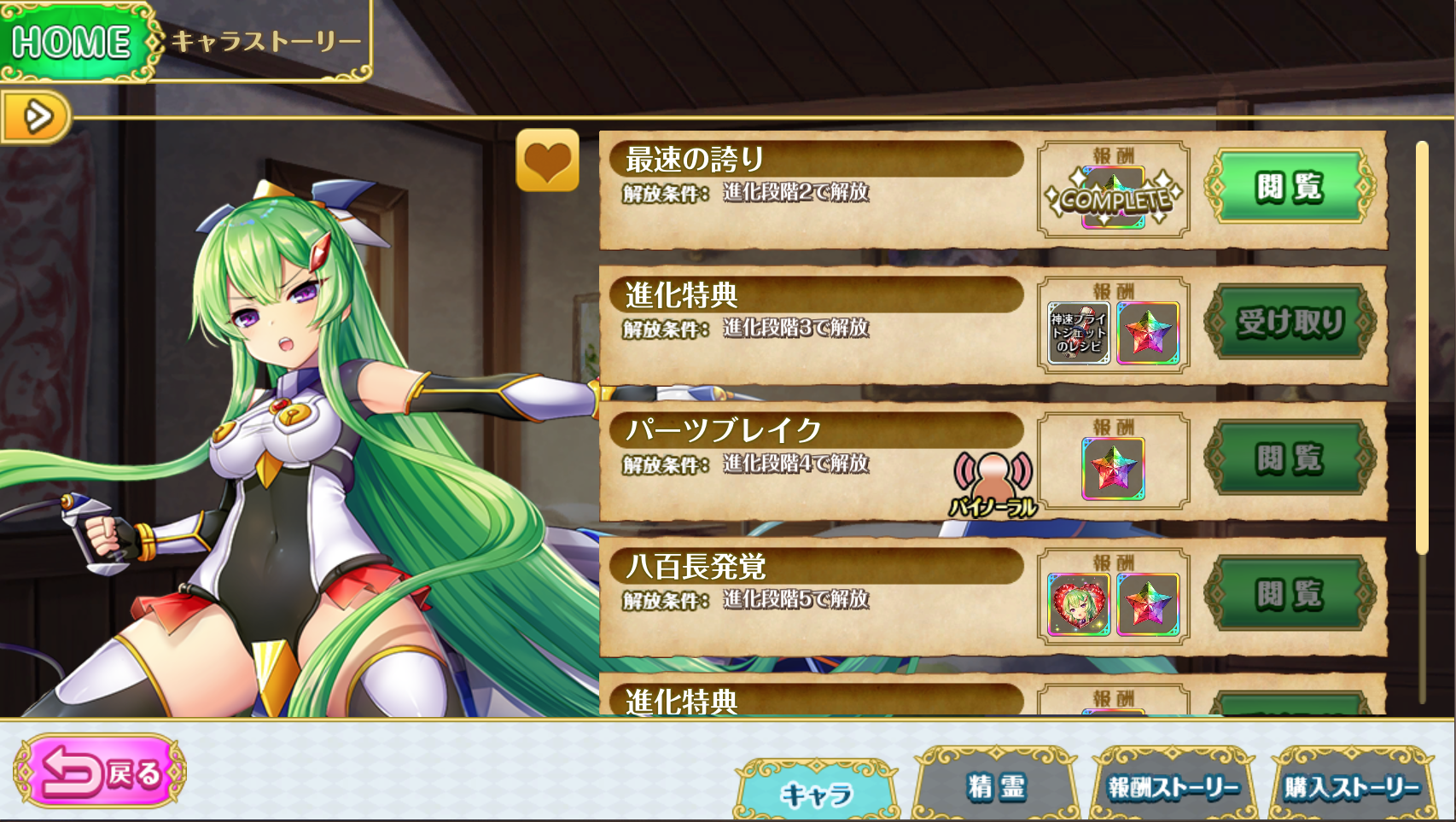View the パーツブレイク story
The width and height of the screenshot is (1456, 822).
[x=1289, y=458]
